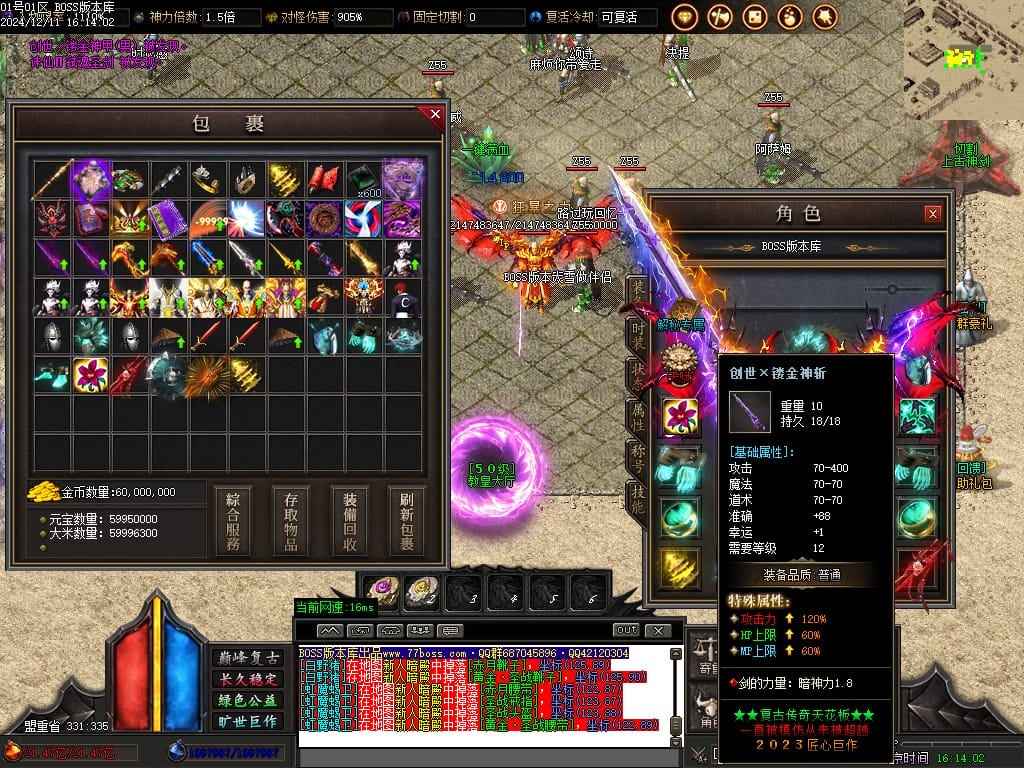Image resolution: width=1024 pixels, height=768 pixels.
Task: Close the 角色 character panel
Action: click(x=932, y=213)
